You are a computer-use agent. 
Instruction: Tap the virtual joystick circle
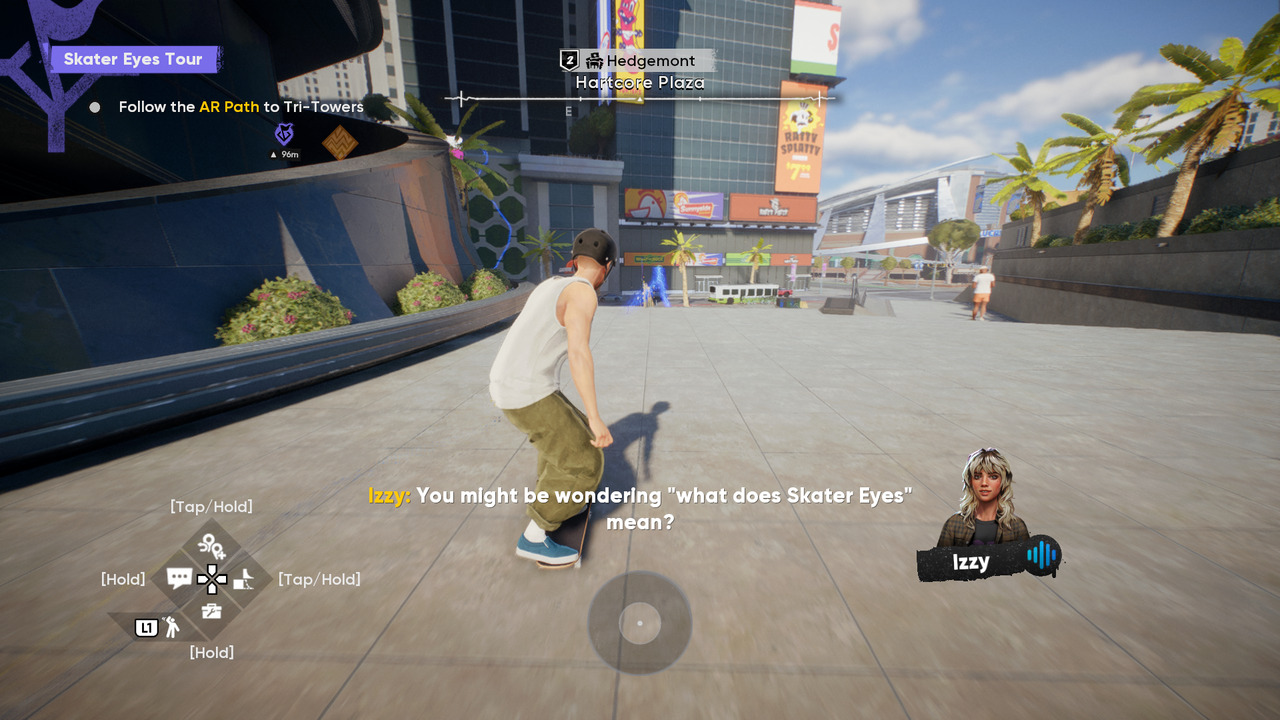click(640, 623)
